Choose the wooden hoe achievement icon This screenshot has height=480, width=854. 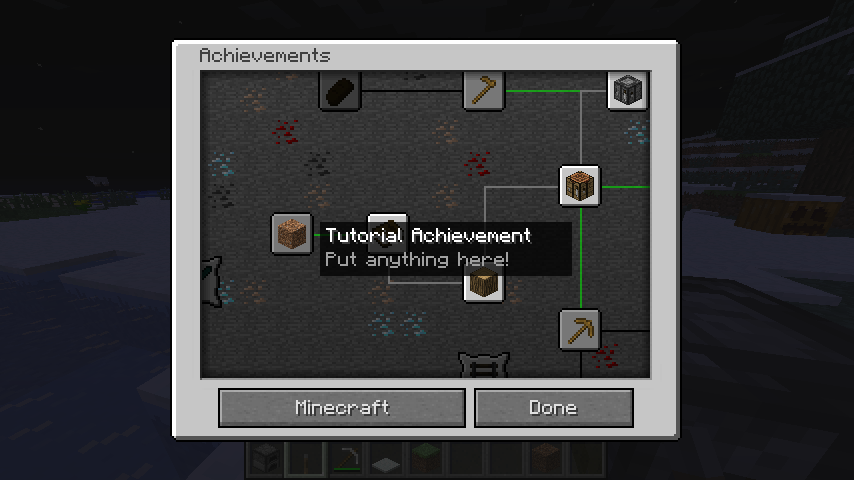point(484,90)
